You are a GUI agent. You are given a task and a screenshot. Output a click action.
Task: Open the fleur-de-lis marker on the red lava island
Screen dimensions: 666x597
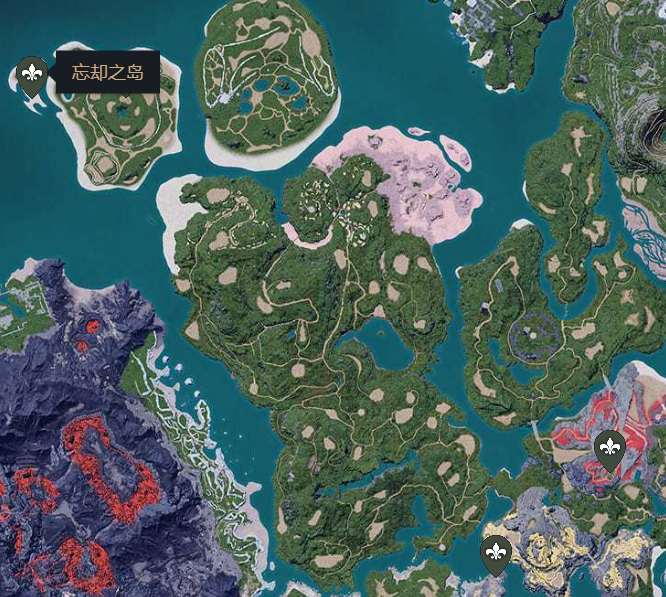(608, 448)
